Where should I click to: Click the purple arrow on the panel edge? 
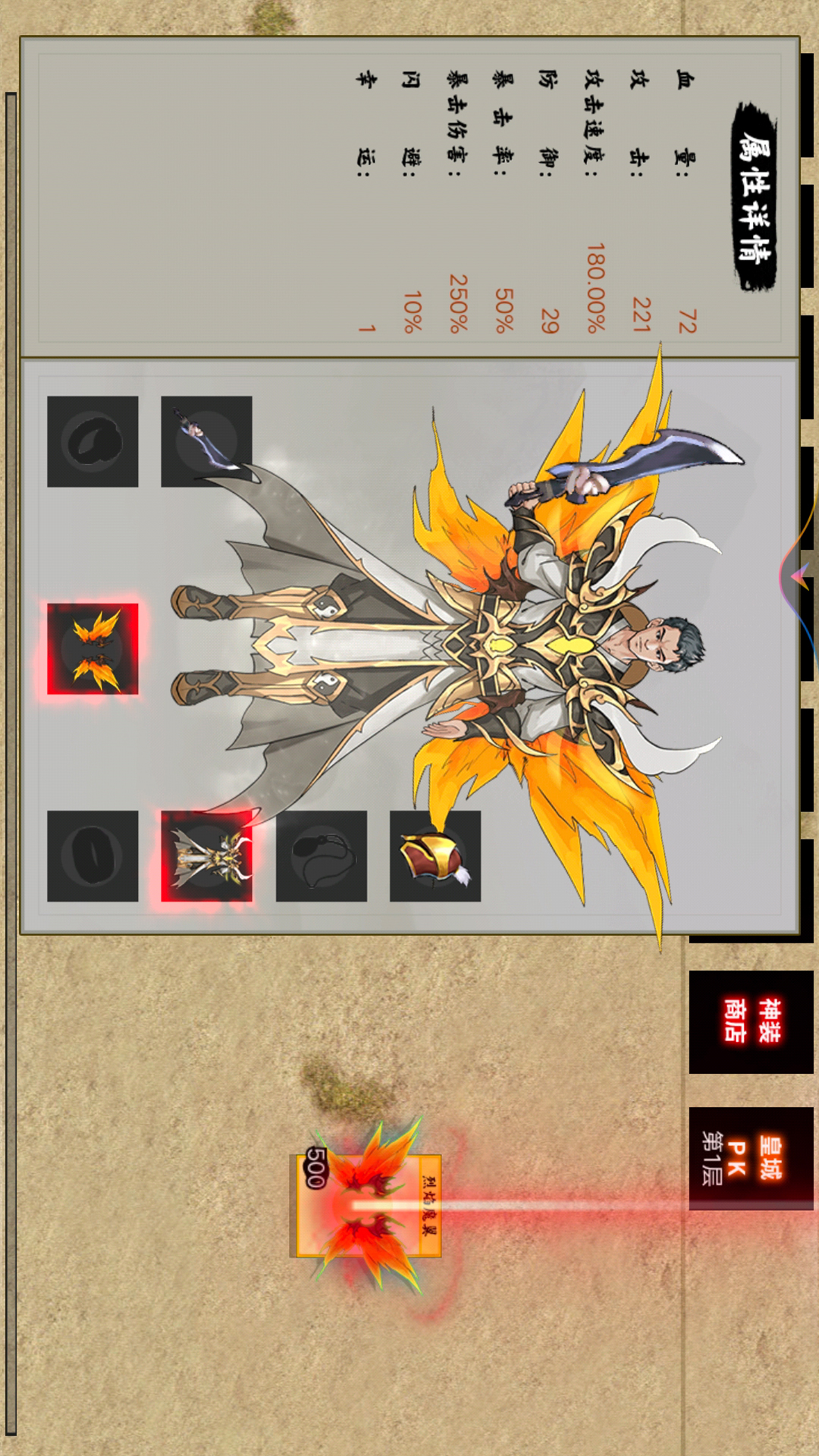click(x=799, y=576)
